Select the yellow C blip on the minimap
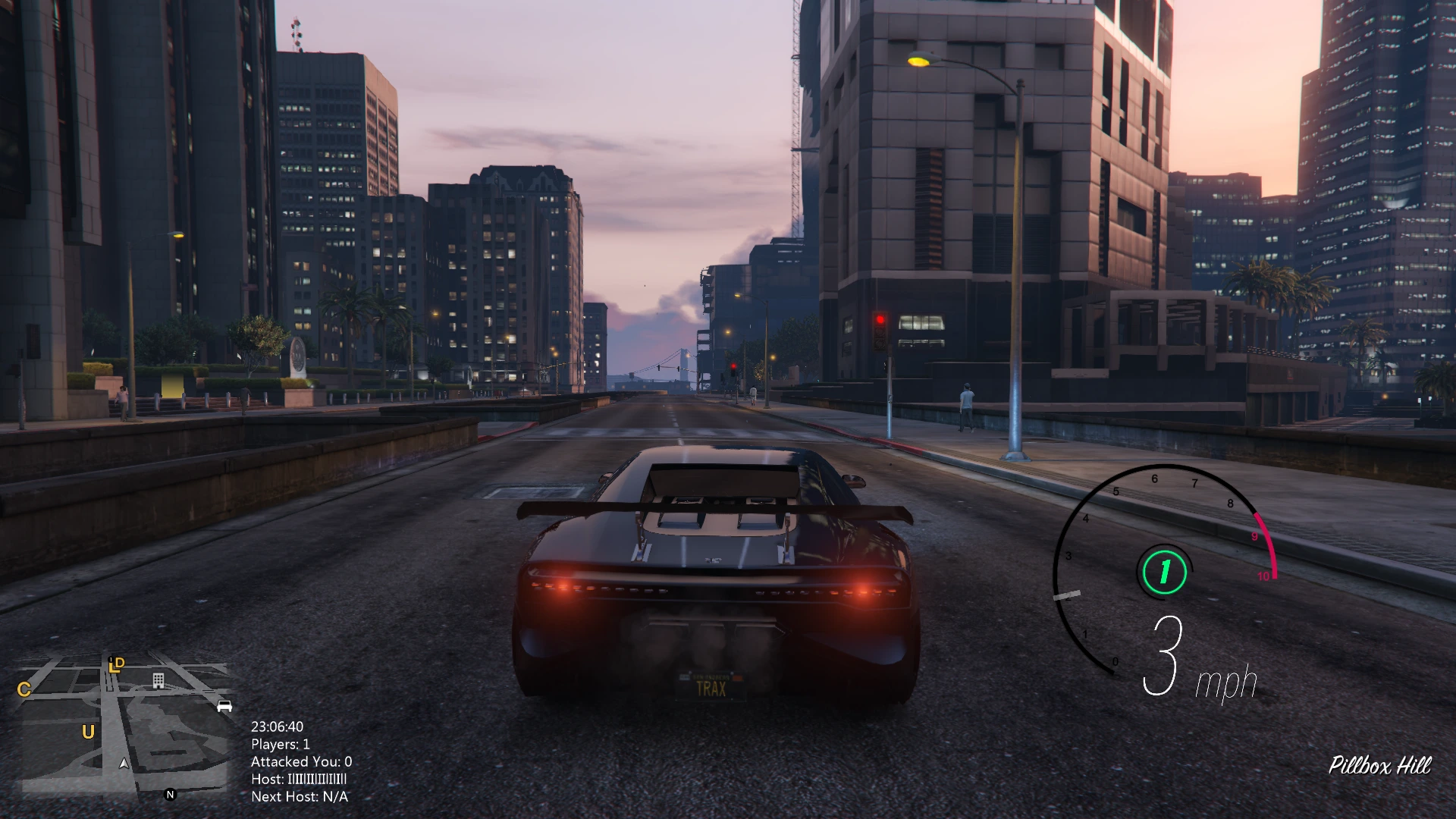 24,690
